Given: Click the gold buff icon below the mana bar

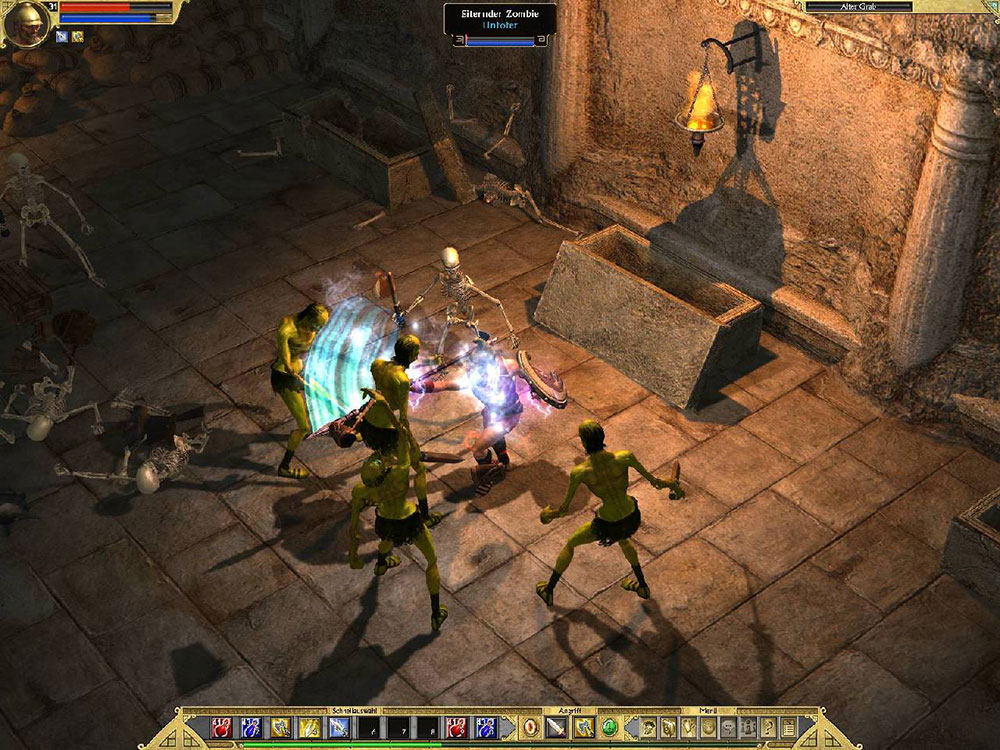Looking at the screenshot, I should pos(76,36).
